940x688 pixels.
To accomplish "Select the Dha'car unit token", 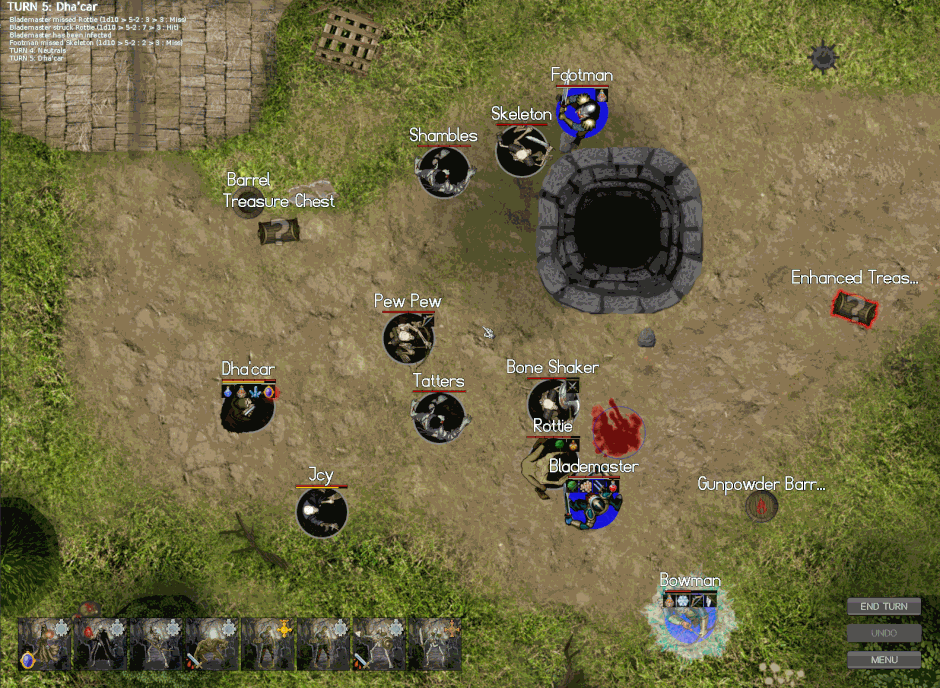I will [x=247, y=407].
